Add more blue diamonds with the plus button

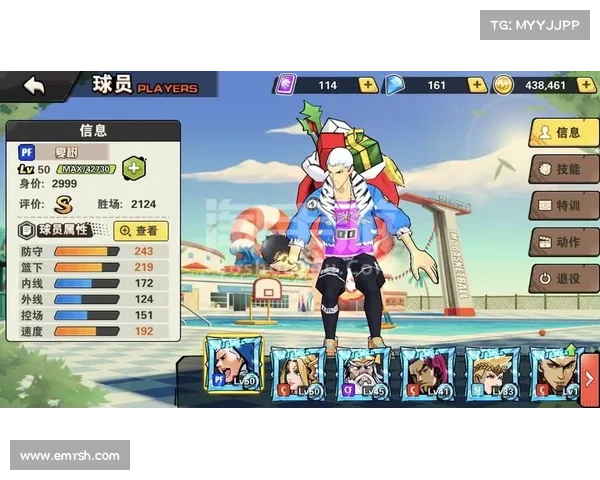(x=477, y=86)
